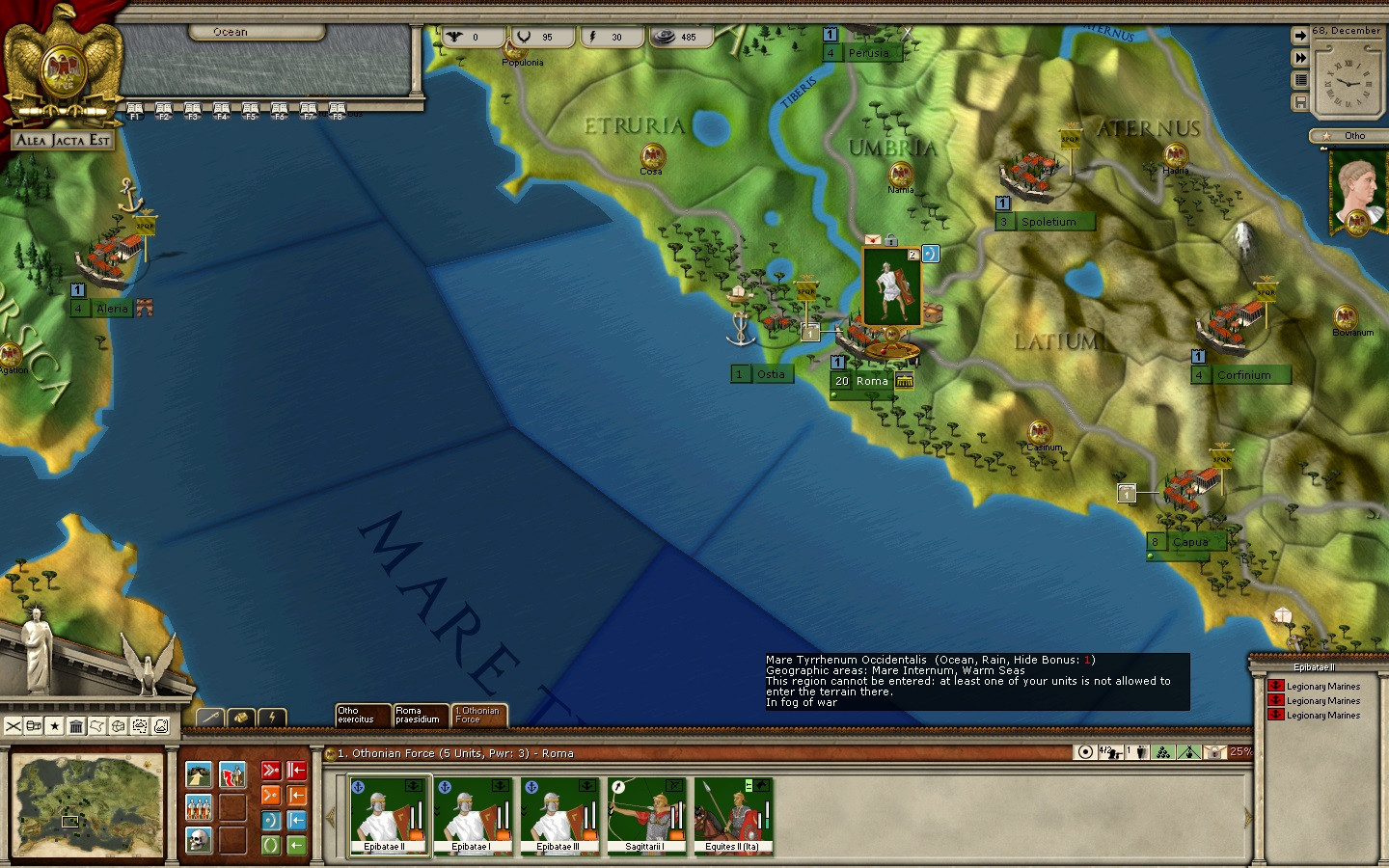1389x868 pixels.
Task: Select the Equites II (Ita) cavalry unit
Action: click(733, 816)
